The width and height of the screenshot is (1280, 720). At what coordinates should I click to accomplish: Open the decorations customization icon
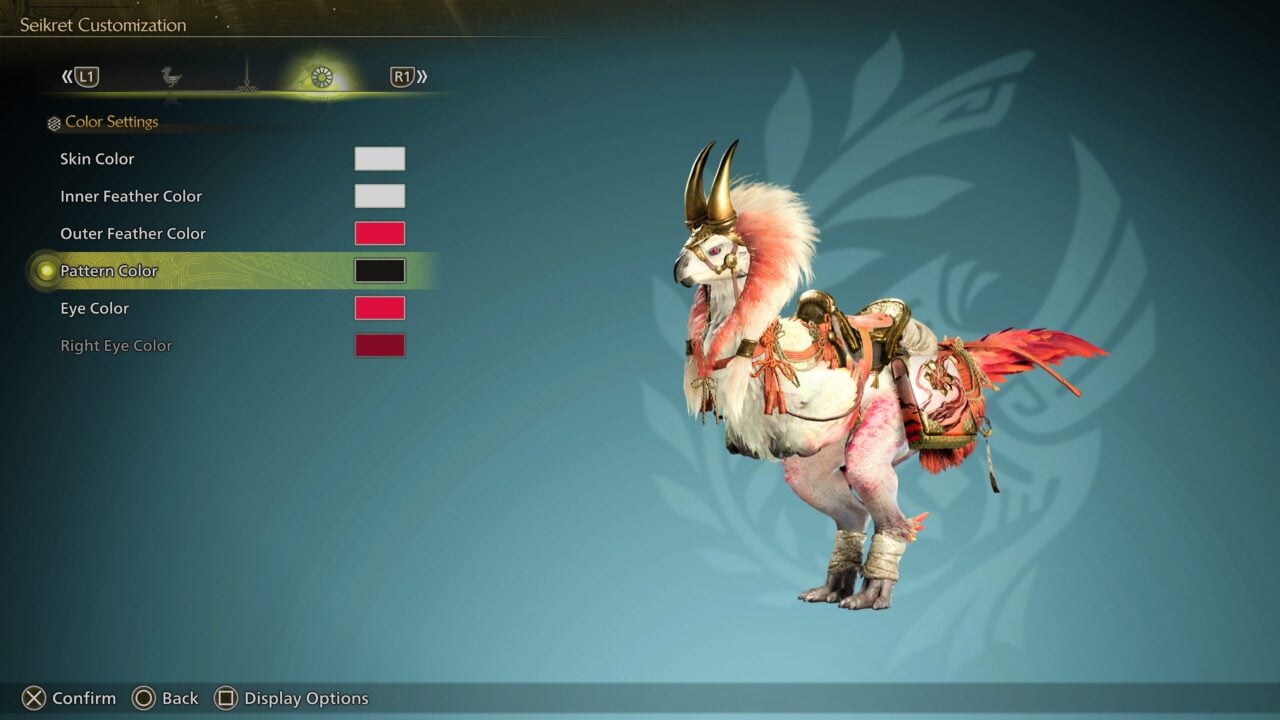tap(245, 80)
